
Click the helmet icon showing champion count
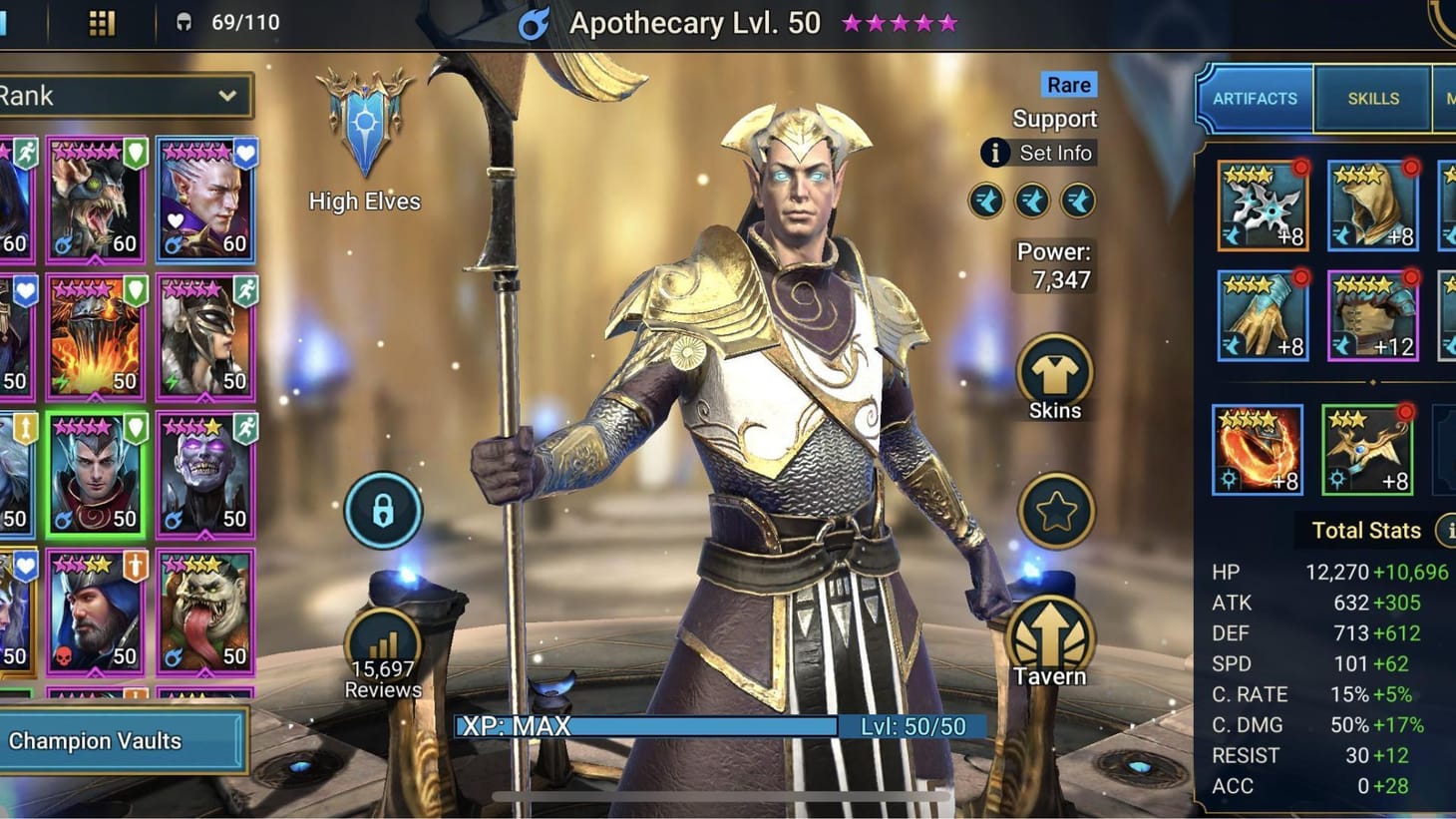coord(185,22)
